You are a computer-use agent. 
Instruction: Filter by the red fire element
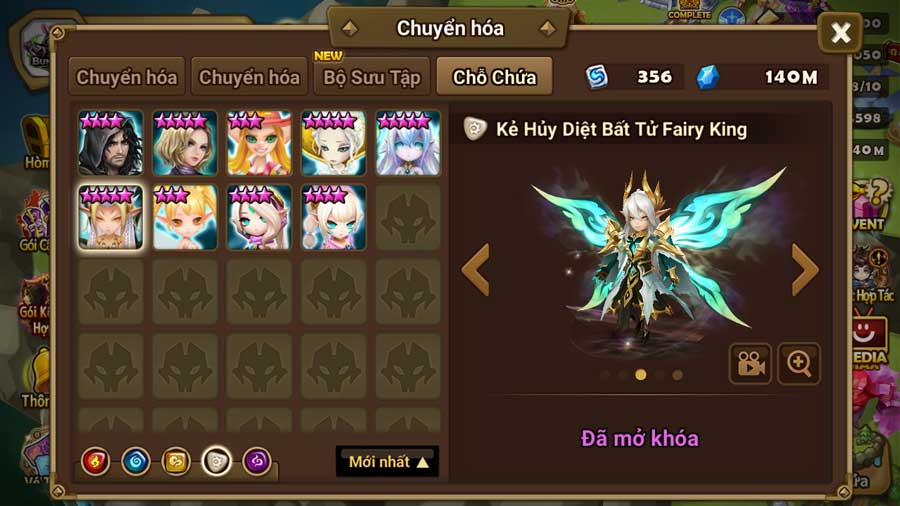[96, 461]
